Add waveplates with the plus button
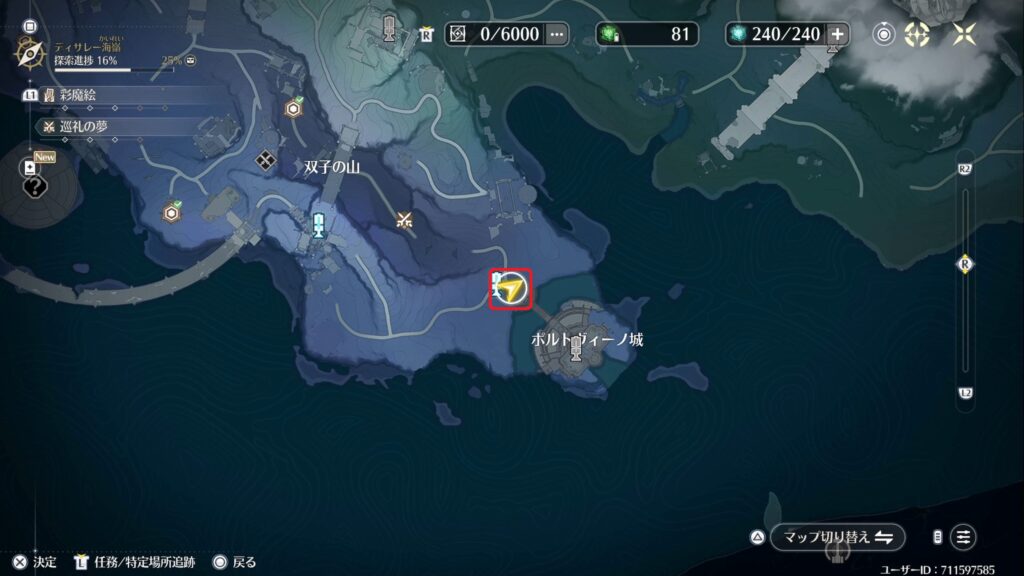The height and width of the screenshot is (576, 1024). click(x=837, y=34)
